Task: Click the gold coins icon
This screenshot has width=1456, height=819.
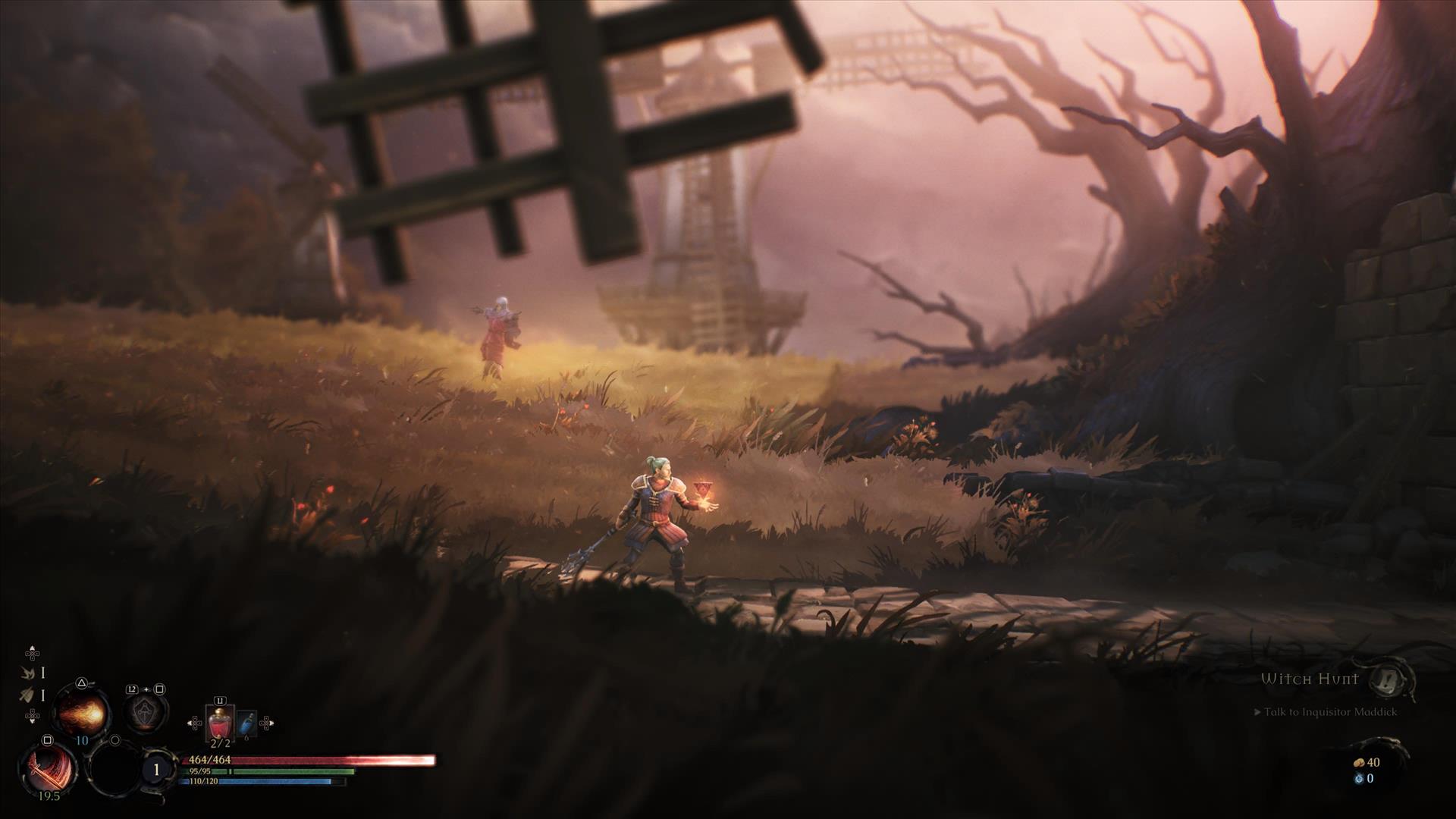Action: 1359,763
